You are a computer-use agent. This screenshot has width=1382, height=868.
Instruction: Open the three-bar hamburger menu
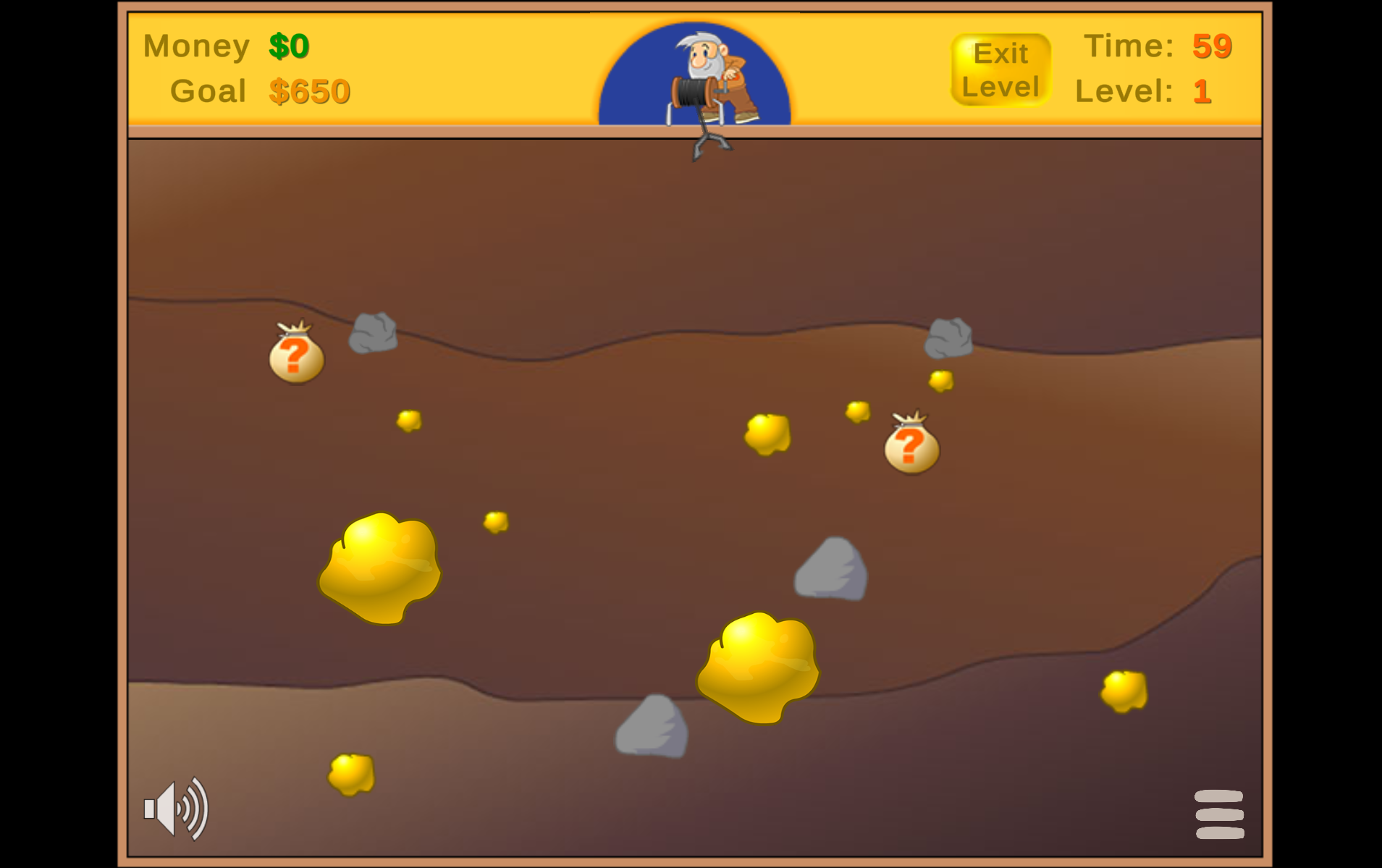(x=1219, y=814)
